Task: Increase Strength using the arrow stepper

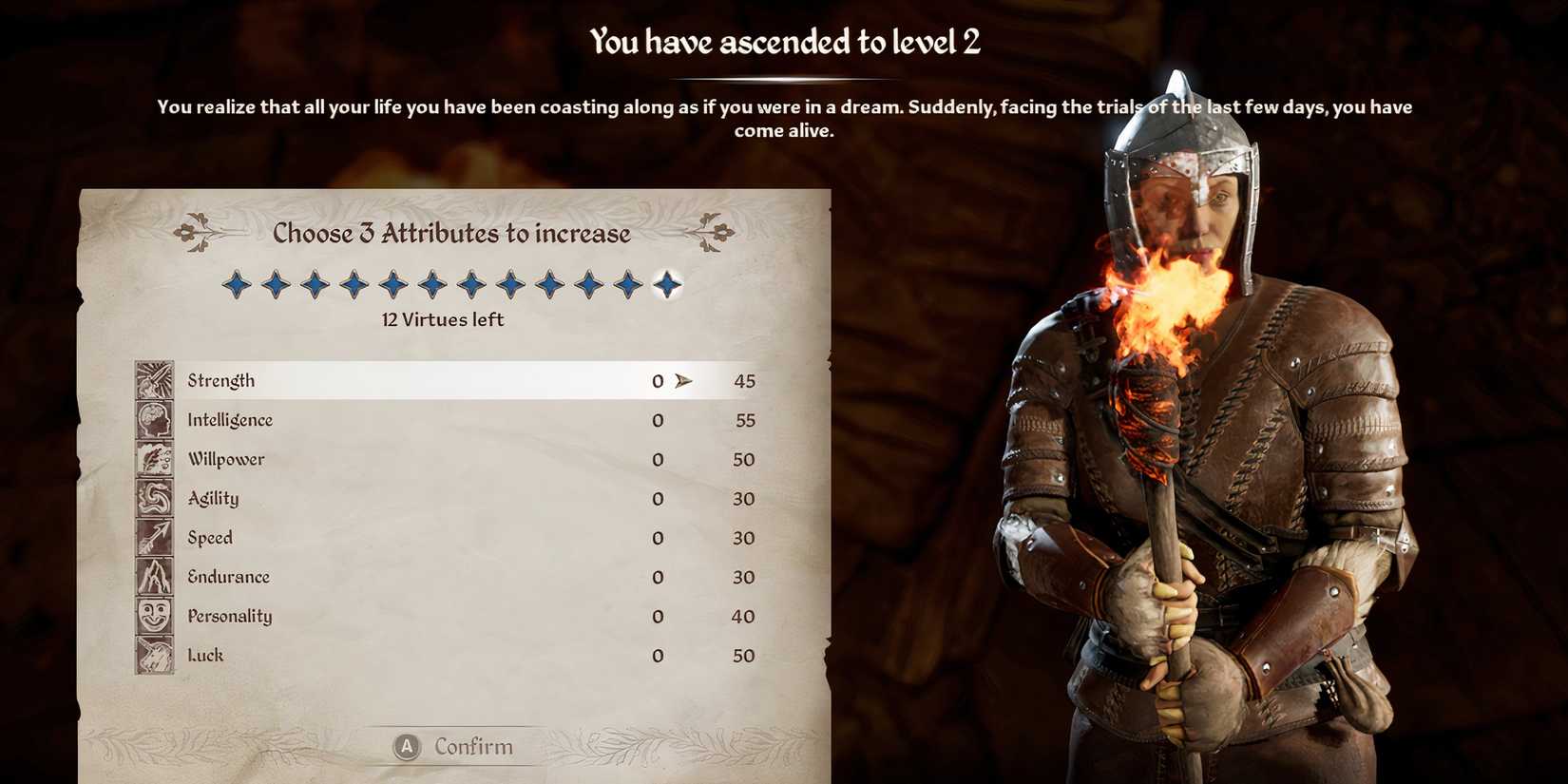Action: coord(683,380)
